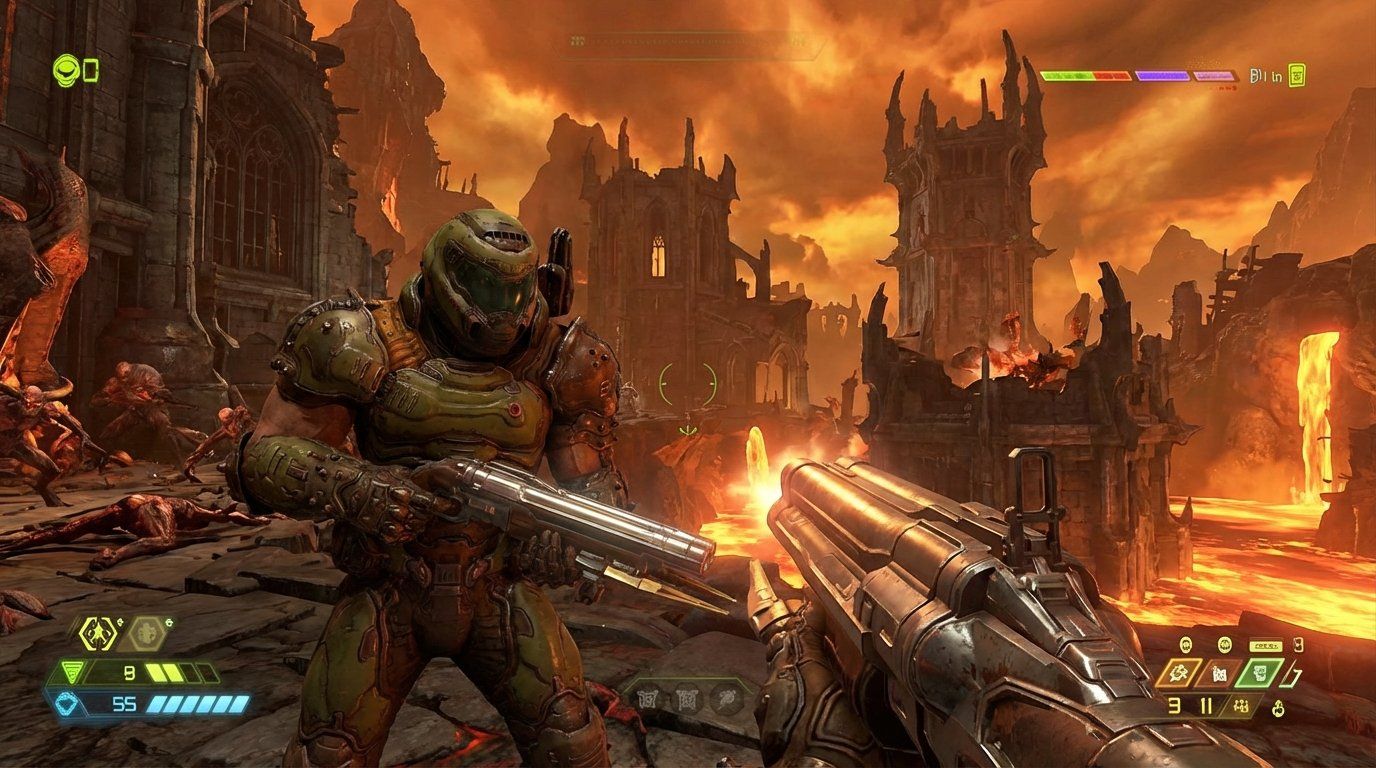Select the rocket launcher weapon icon
1376x768 pixels.
pos(1177,672)
